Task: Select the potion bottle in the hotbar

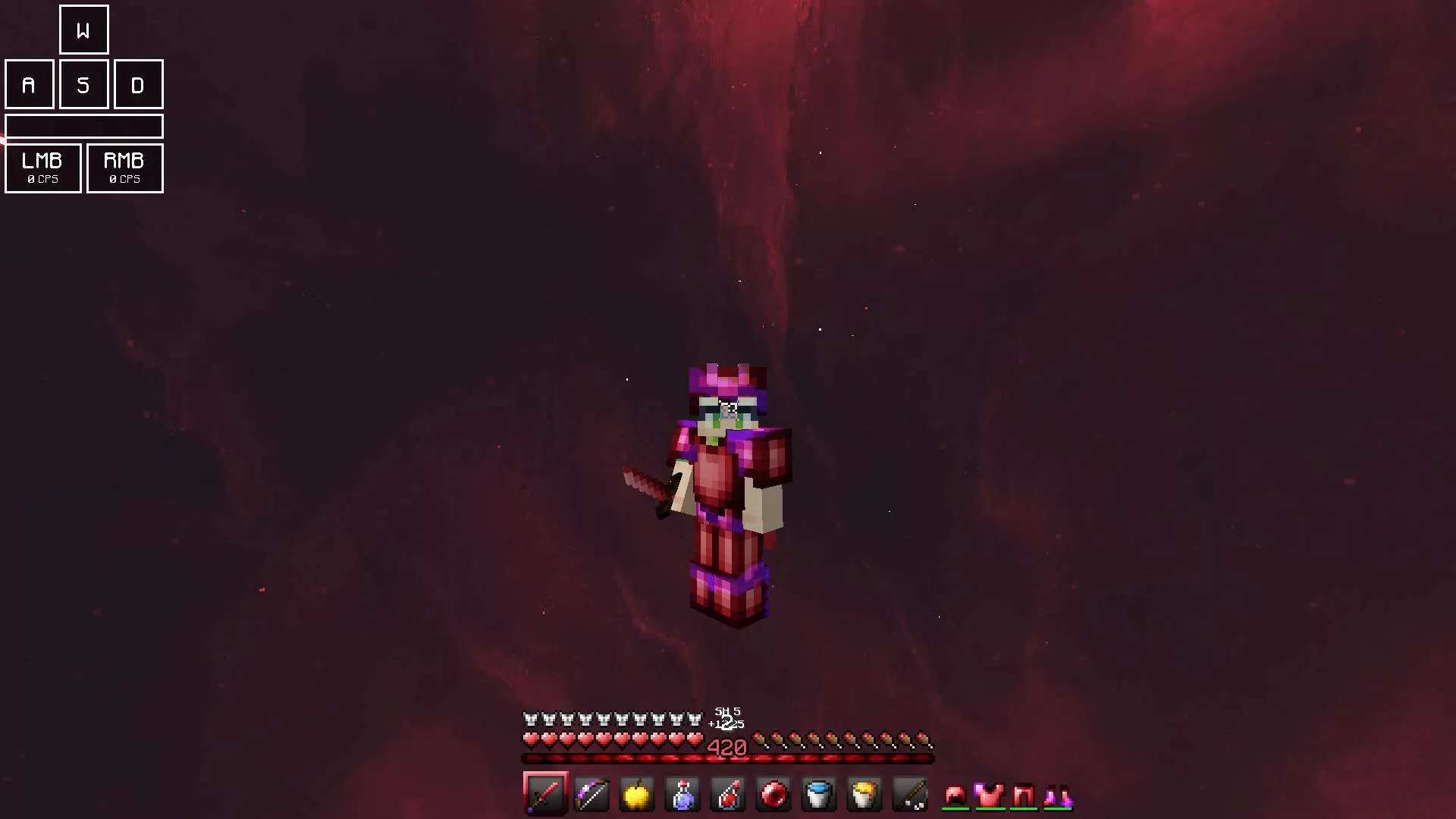Action: 682,795
